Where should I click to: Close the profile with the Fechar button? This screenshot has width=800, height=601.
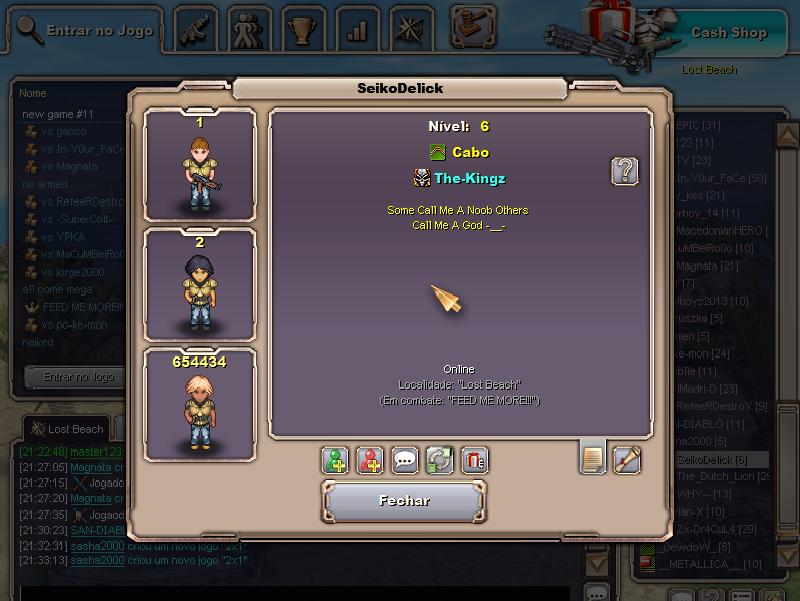404,501
